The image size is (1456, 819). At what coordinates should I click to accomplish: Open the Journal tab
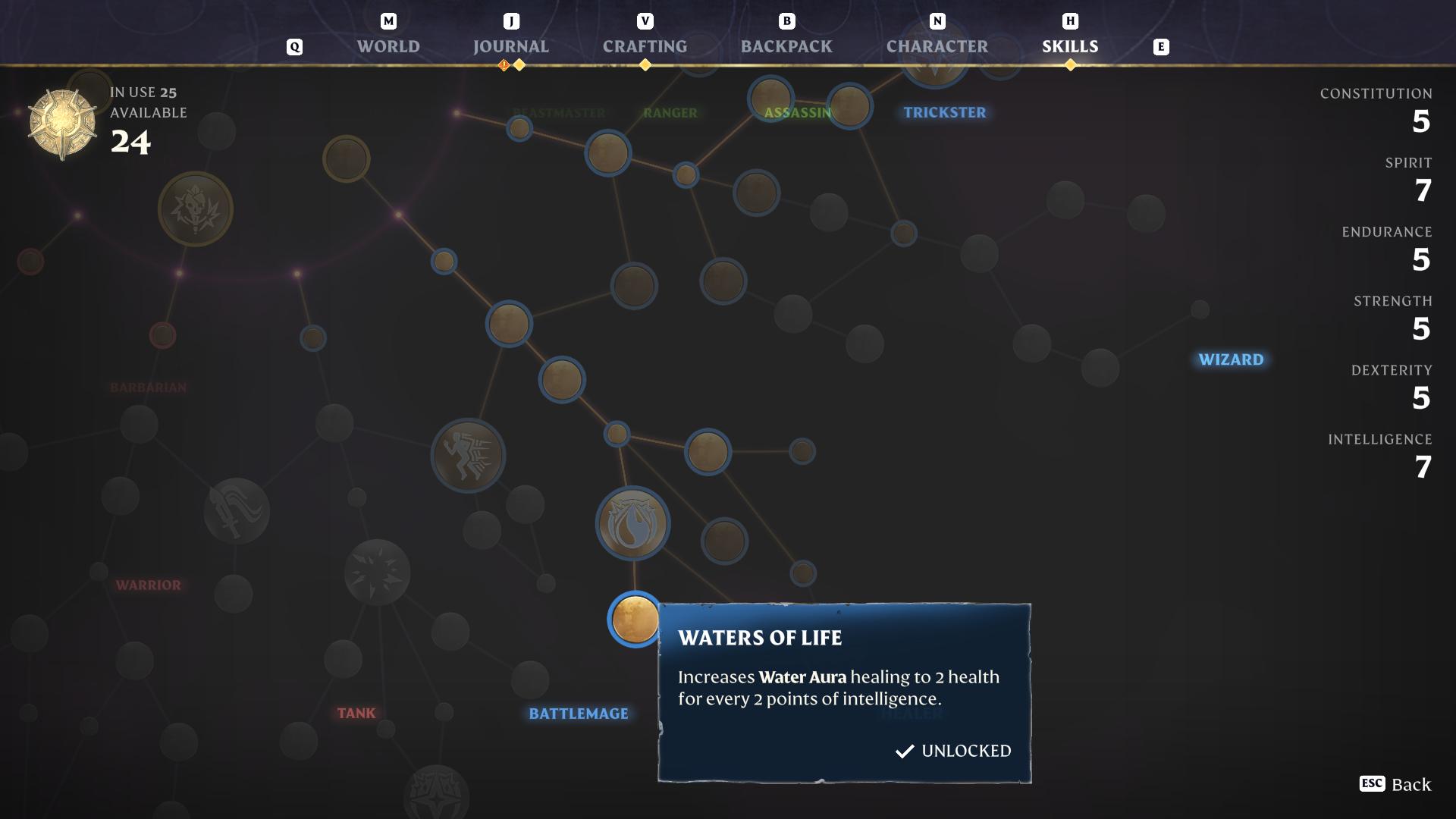coord(510,46)
